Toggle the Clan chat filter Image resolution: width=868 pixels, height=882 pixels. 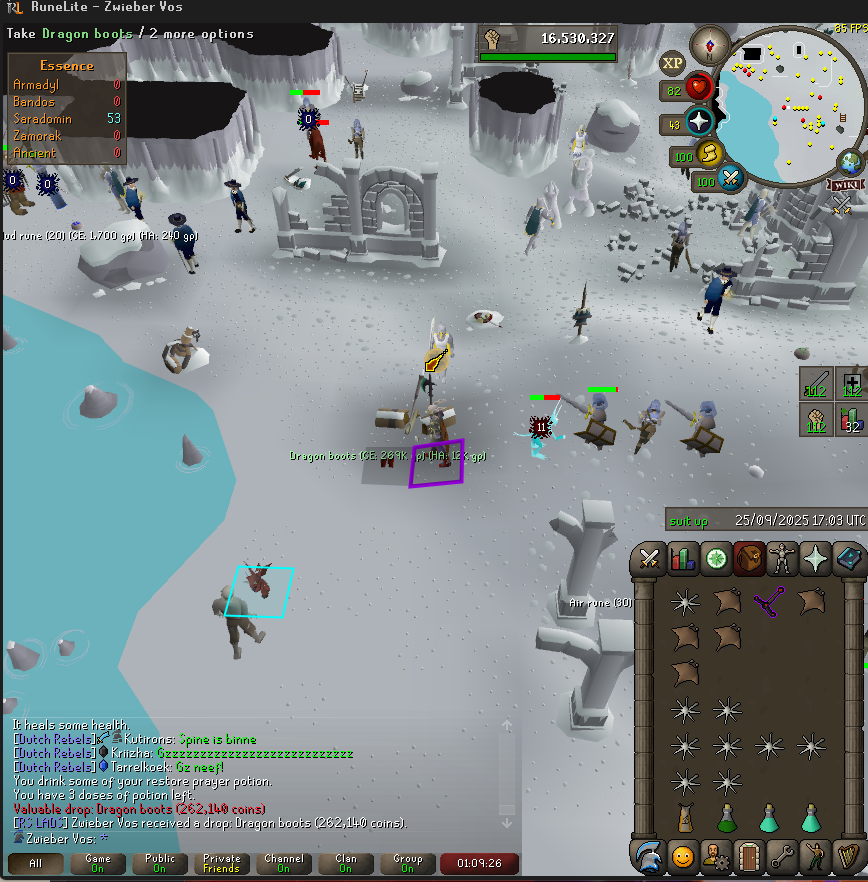(x=345, y=862)
